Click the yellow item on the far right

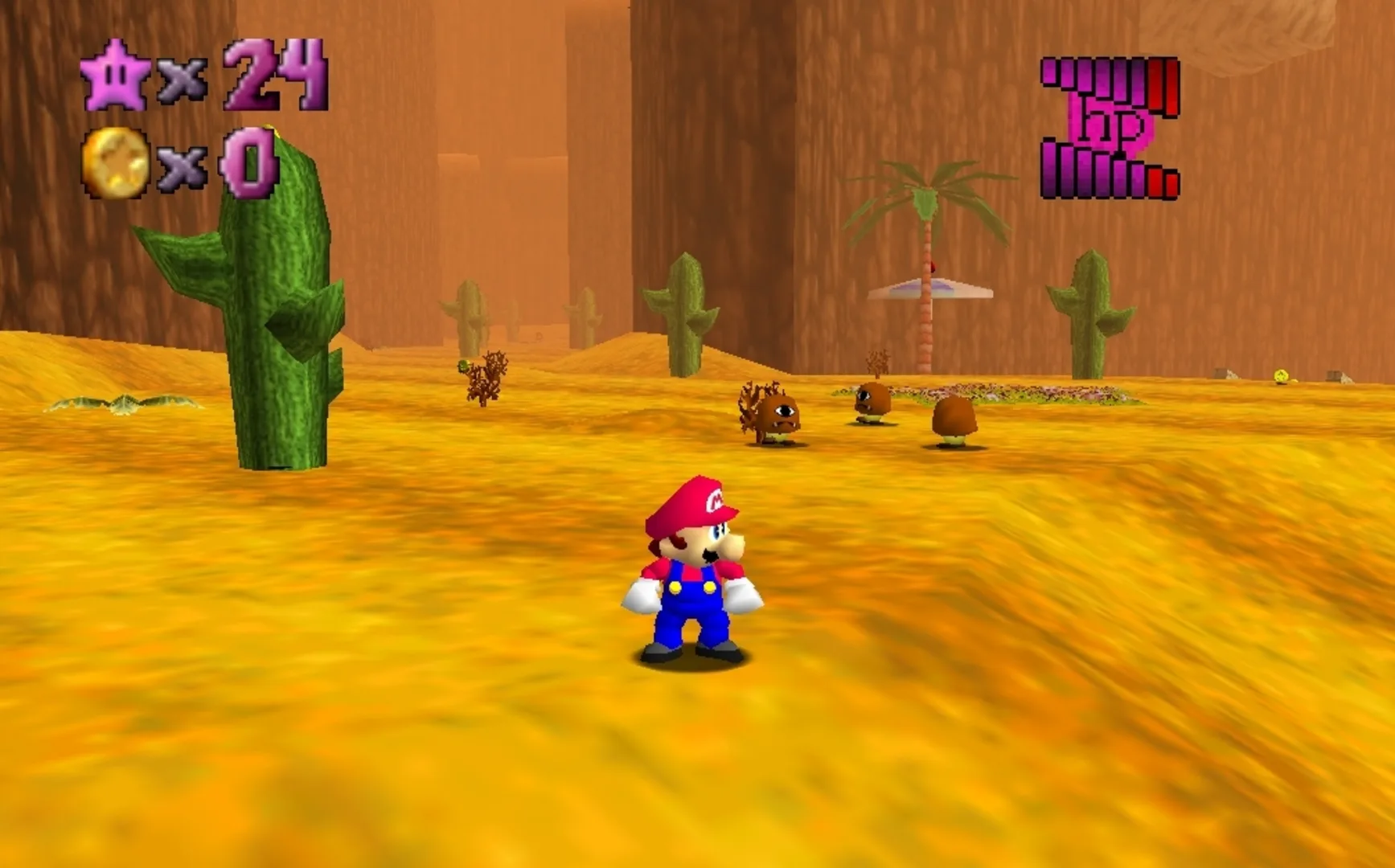coord(1281,375)
